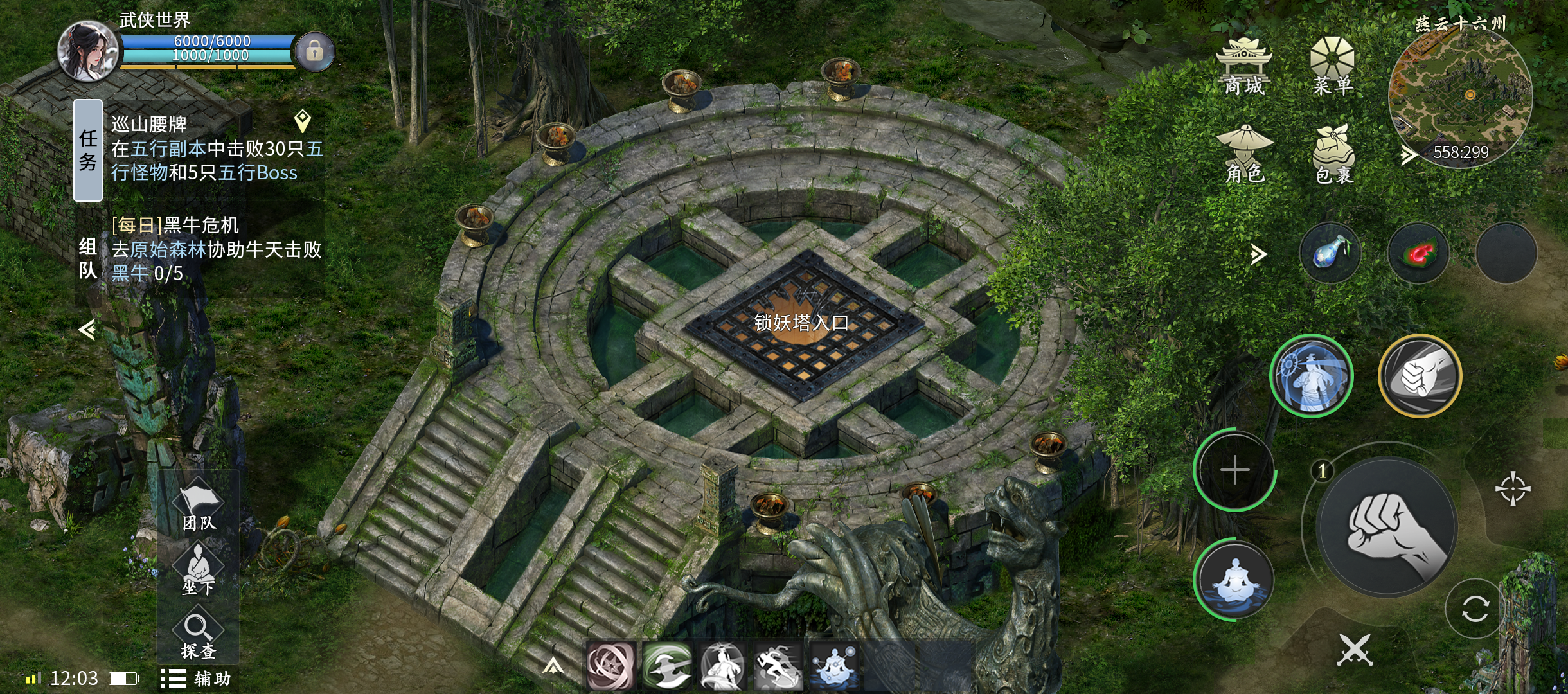
Task: Open the 包裹 bag
Action: (x=1334, y=154)
